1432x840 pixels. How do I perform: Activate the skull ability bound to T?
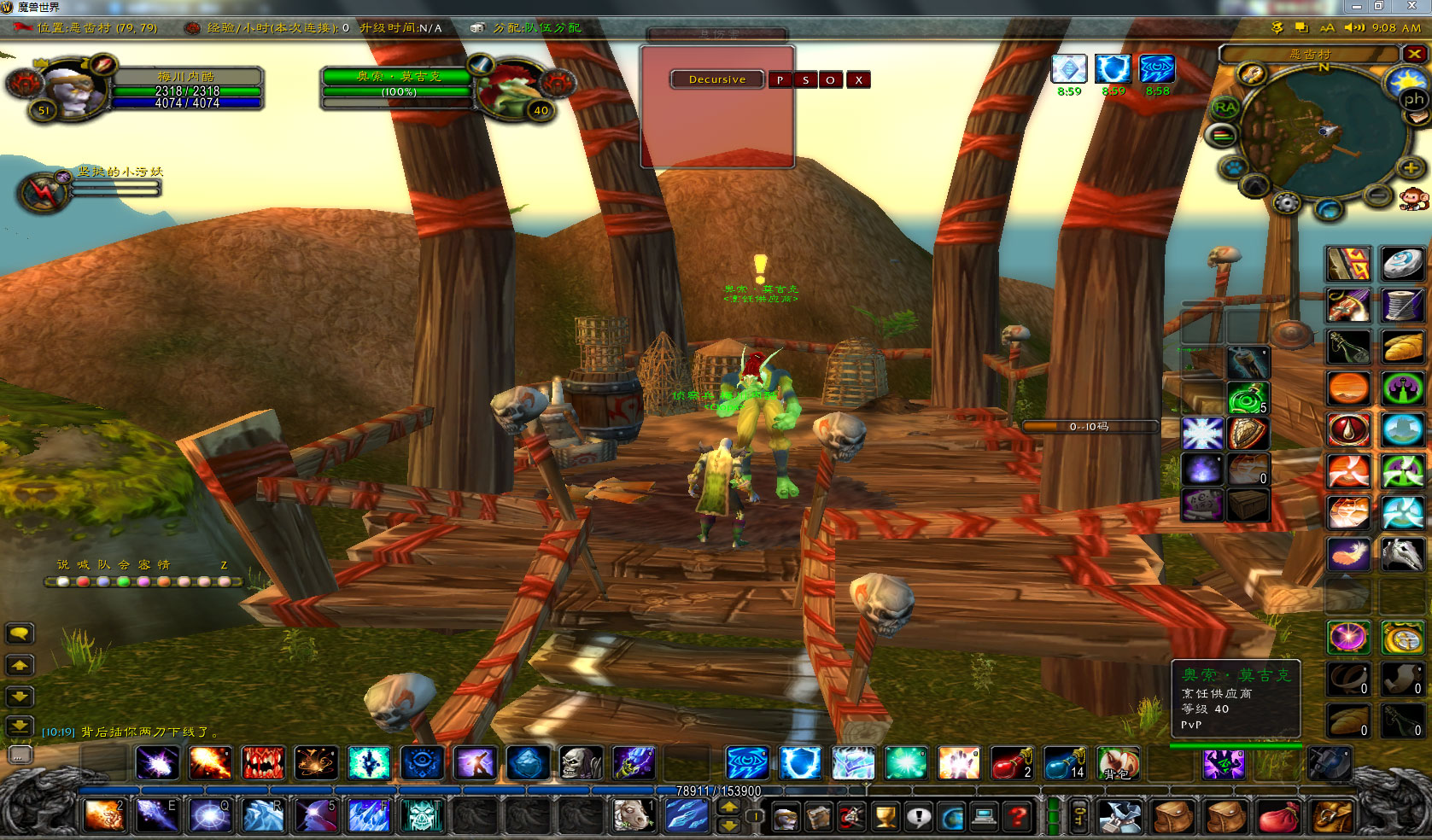tap(421, 816)
